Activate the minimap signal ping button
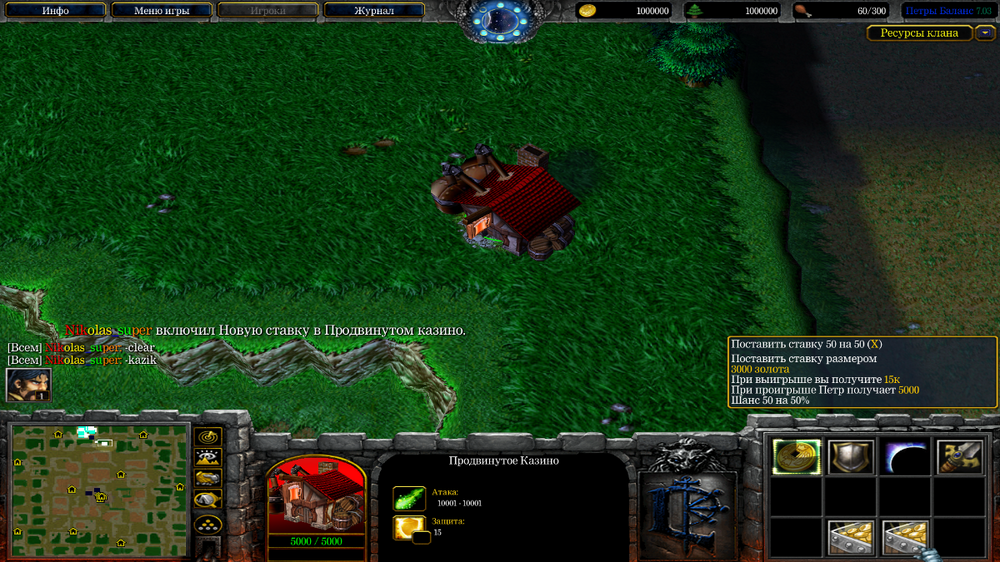 coord(208,437)
